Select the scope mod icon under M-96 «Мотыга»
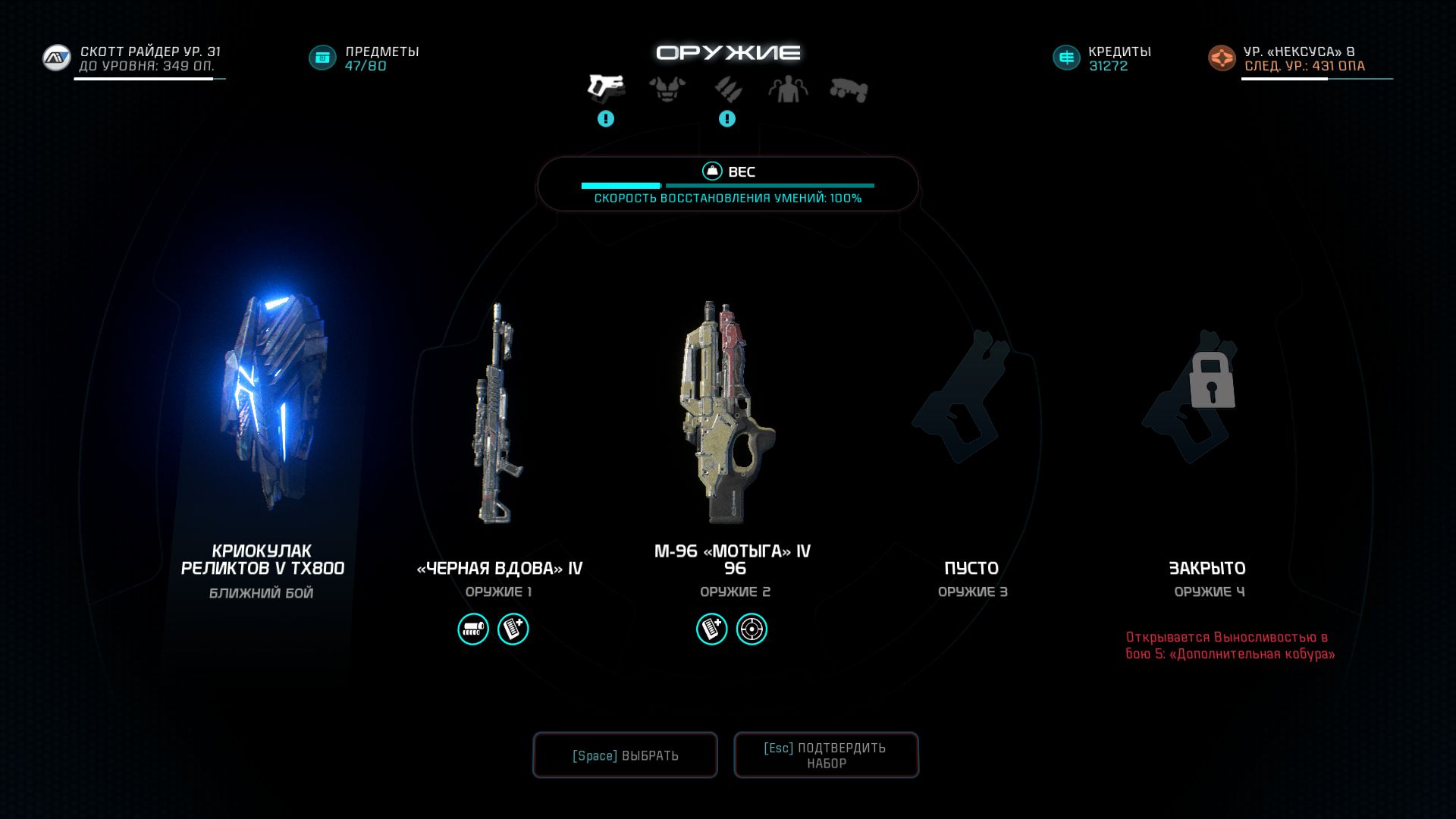 [752, 629]
